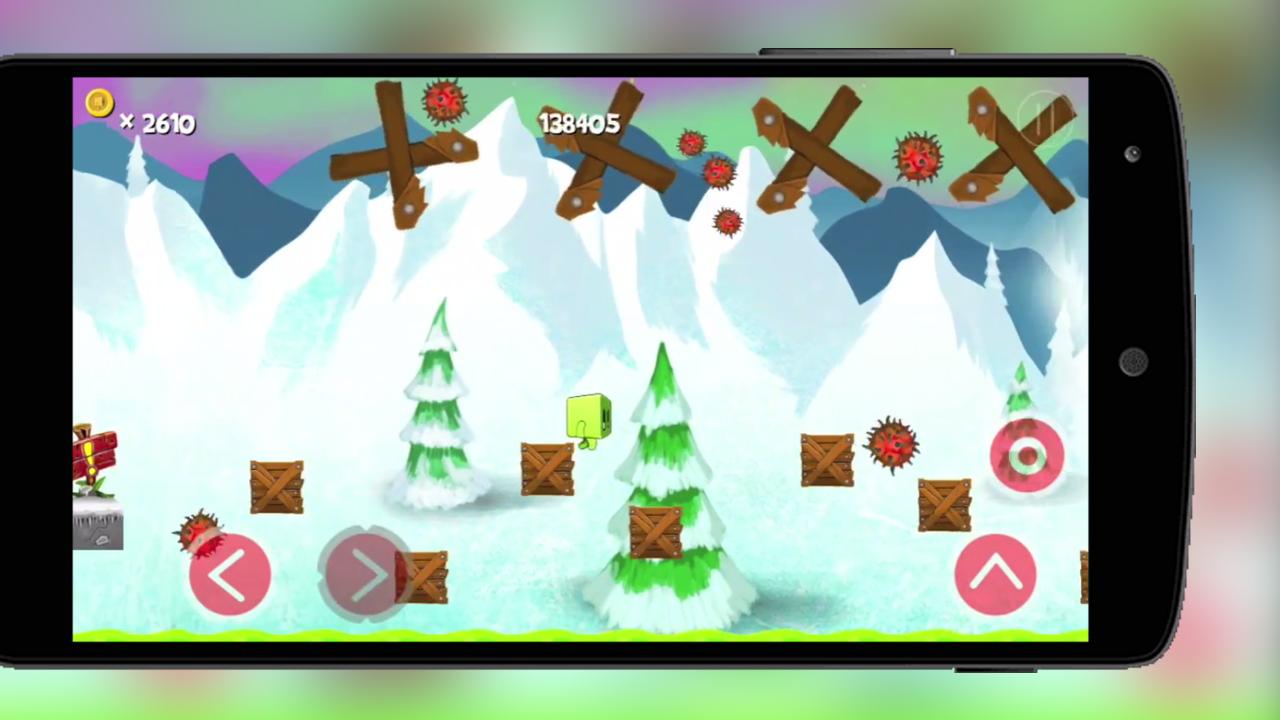
Task: Tap the crate beside the right arrow
Action: [x=425, y=577]
